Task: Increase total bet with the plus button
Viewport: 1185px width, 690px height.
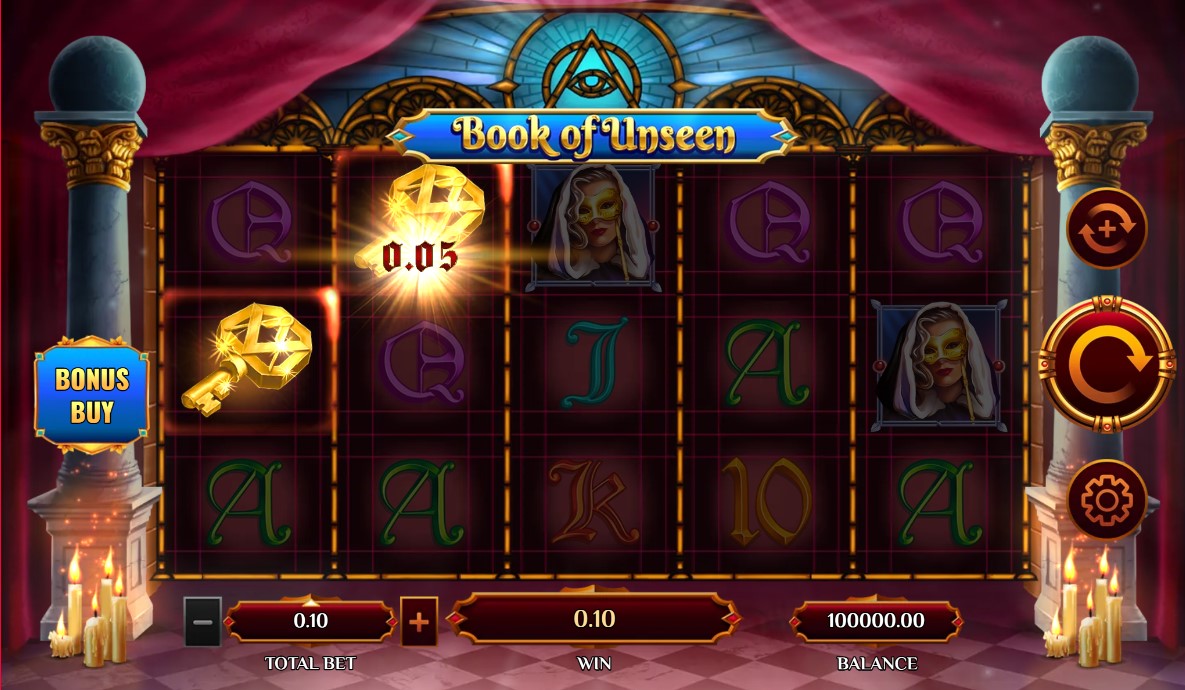Action: [x=418, y=622]
